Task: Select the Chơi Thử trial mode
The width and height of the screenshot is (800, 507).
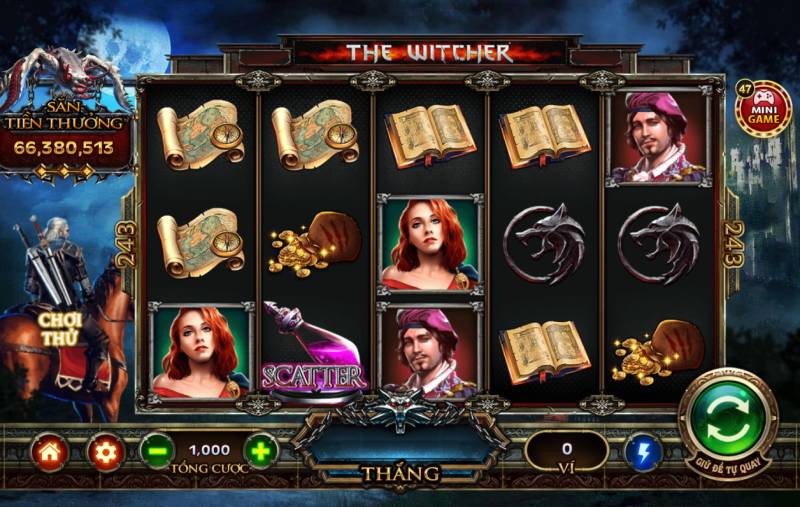Action: (60, 329)
